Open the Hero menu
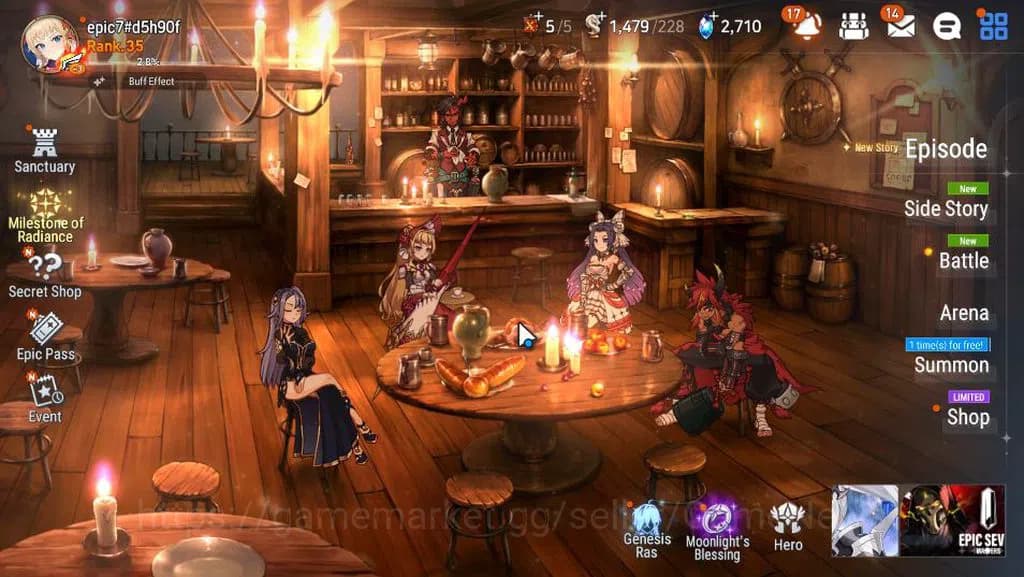1024x577 pixels. point(788,525)
